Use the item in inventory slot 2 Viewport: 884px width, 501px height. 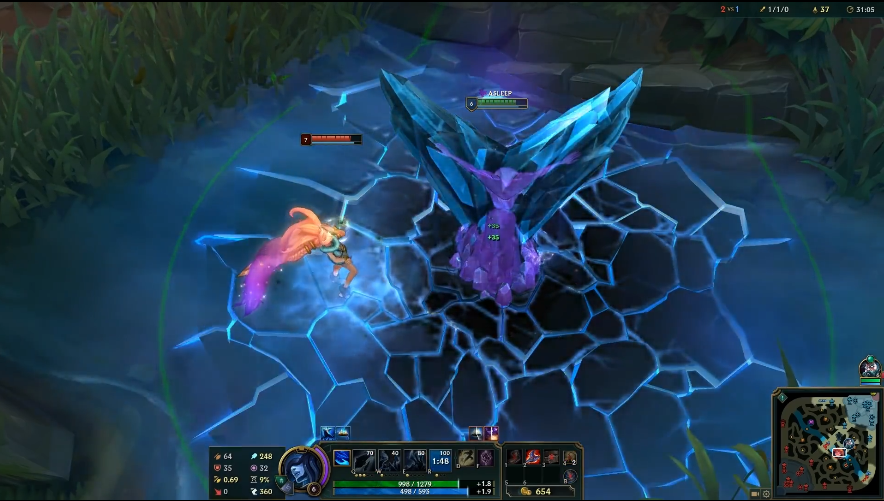coord(533,458)
